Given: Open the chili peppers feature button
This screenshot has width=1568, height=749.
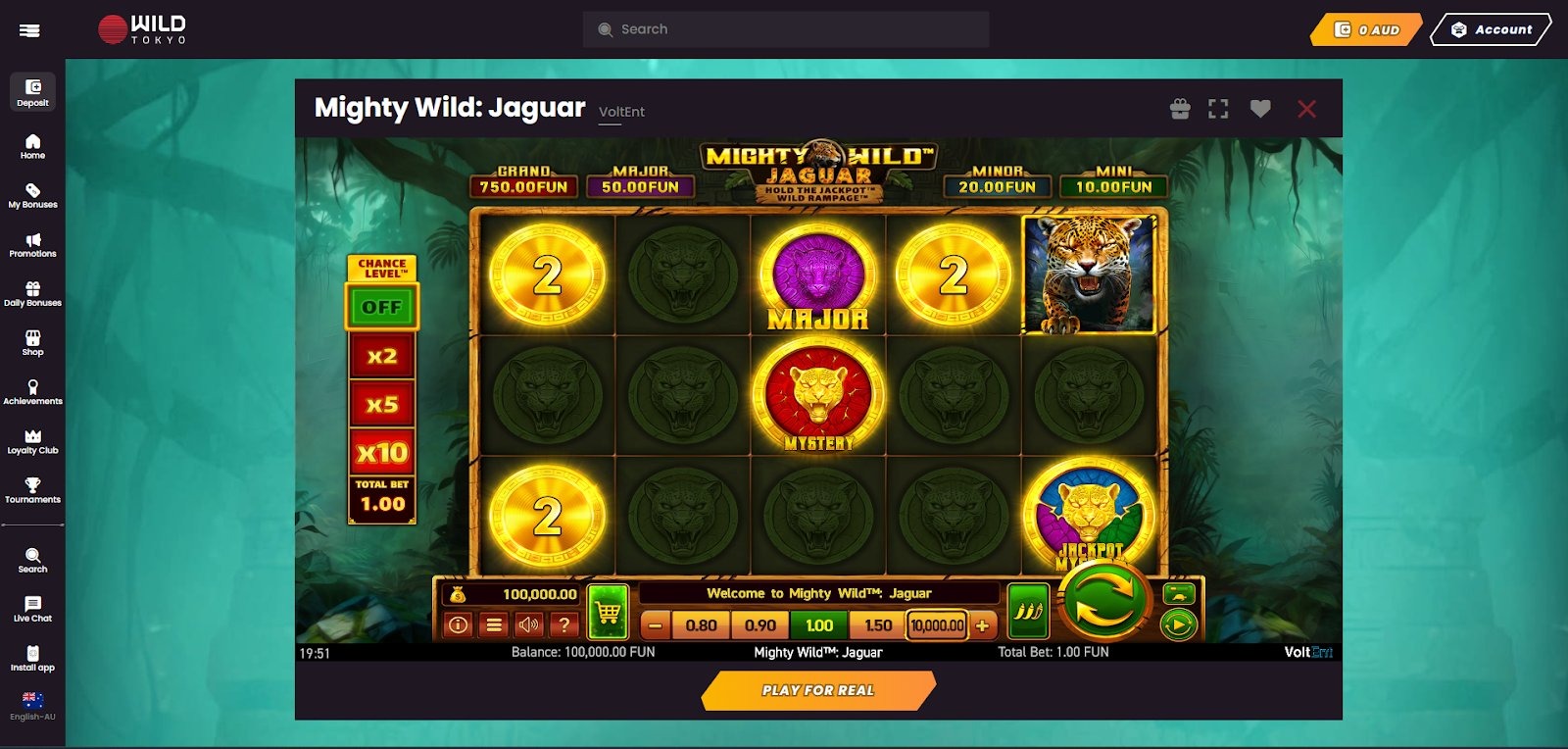Looking at the screenshot, I should pyautogui.click(x=1028, y=611).
